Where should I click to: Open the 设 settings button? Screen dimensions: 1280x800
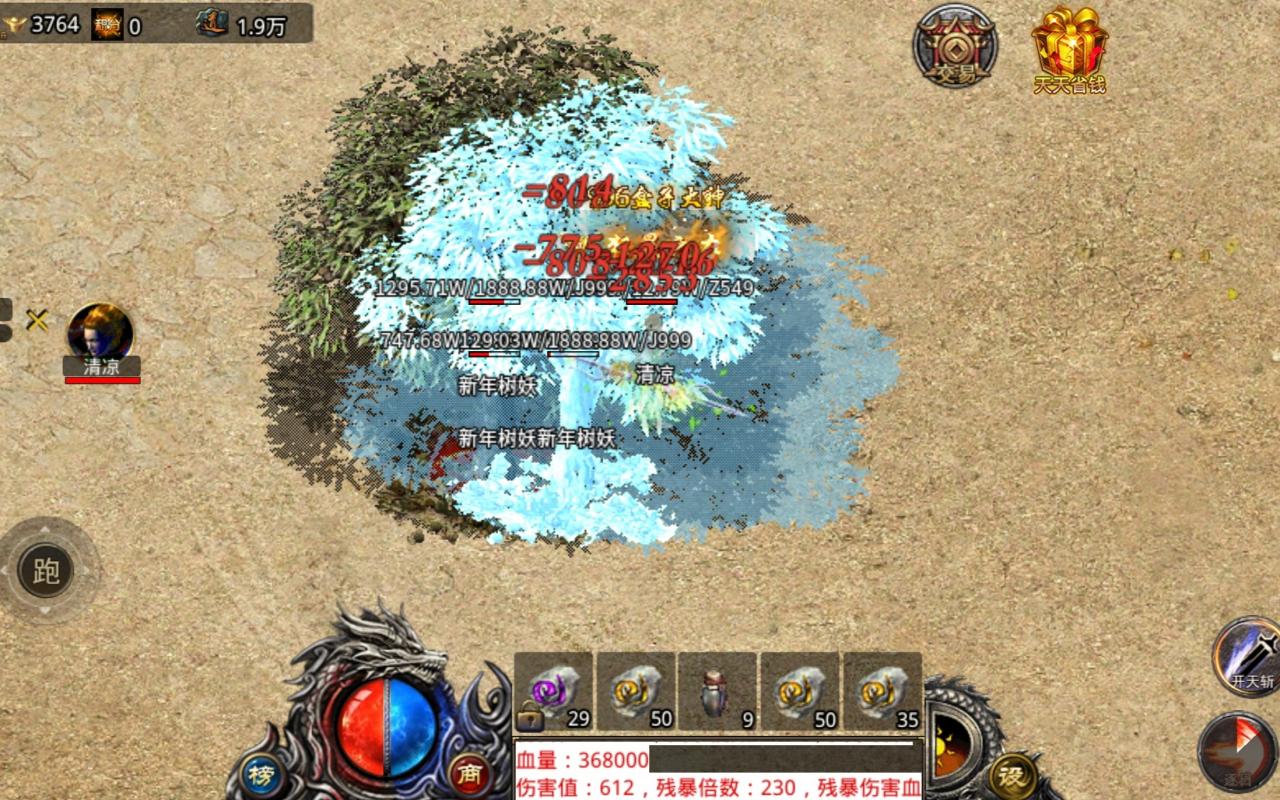[1012, 776]
